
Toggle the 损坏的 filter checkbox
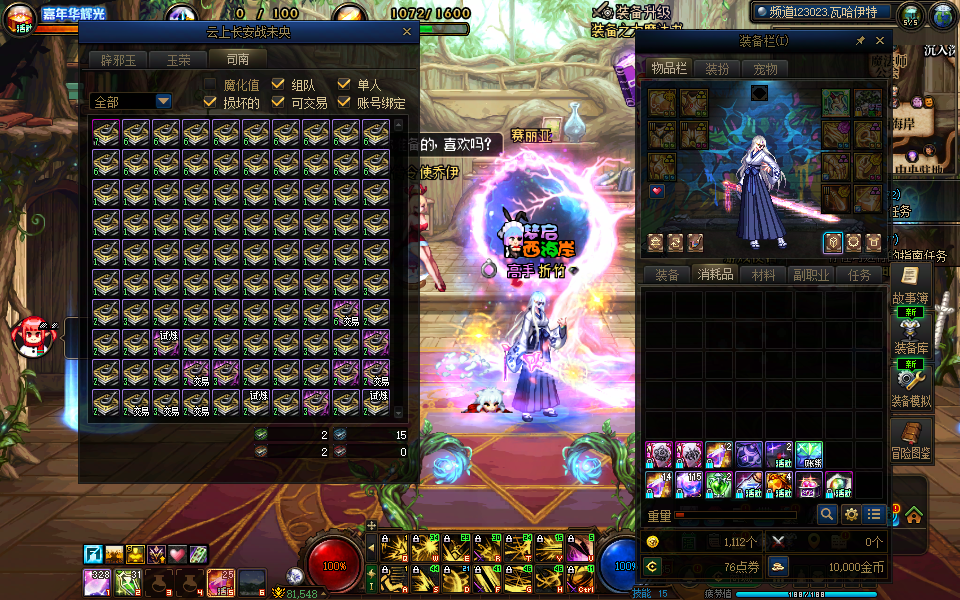click(211, 102)
